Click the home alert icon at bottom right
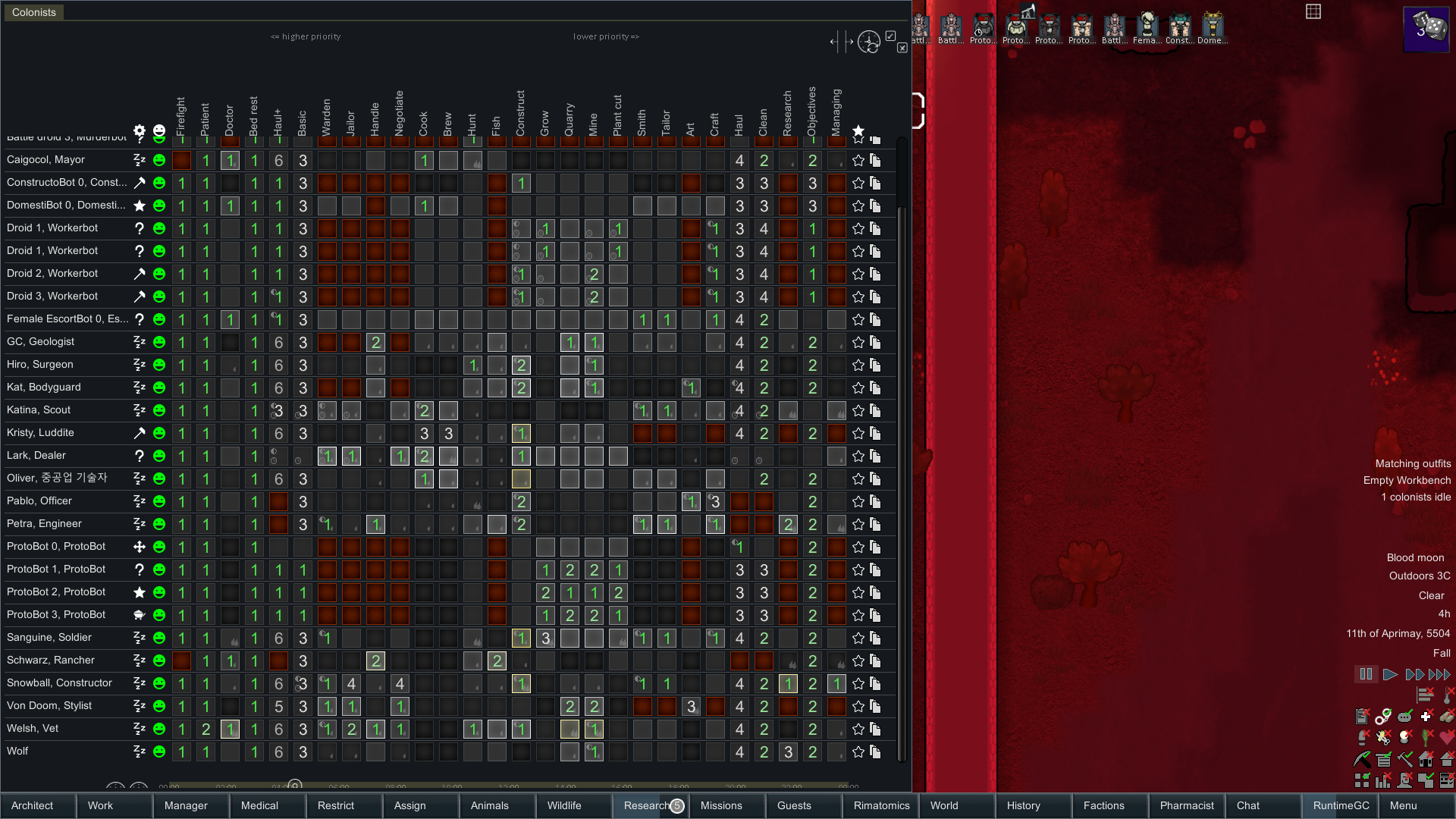 1425,759
